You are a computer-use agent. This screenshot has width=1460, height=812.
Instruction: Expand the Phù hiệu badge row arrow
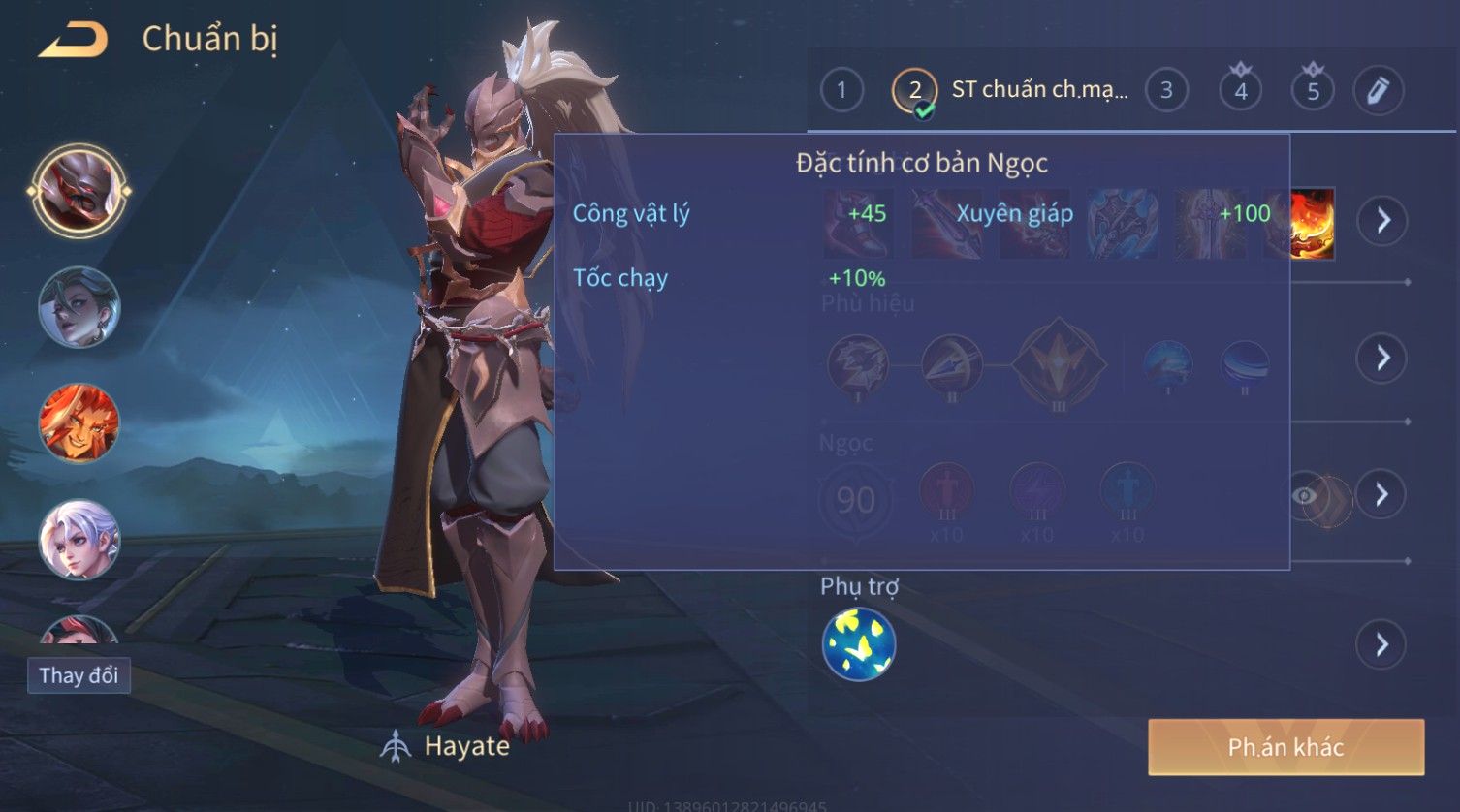pyautogui.click(x=1382, y=359)
